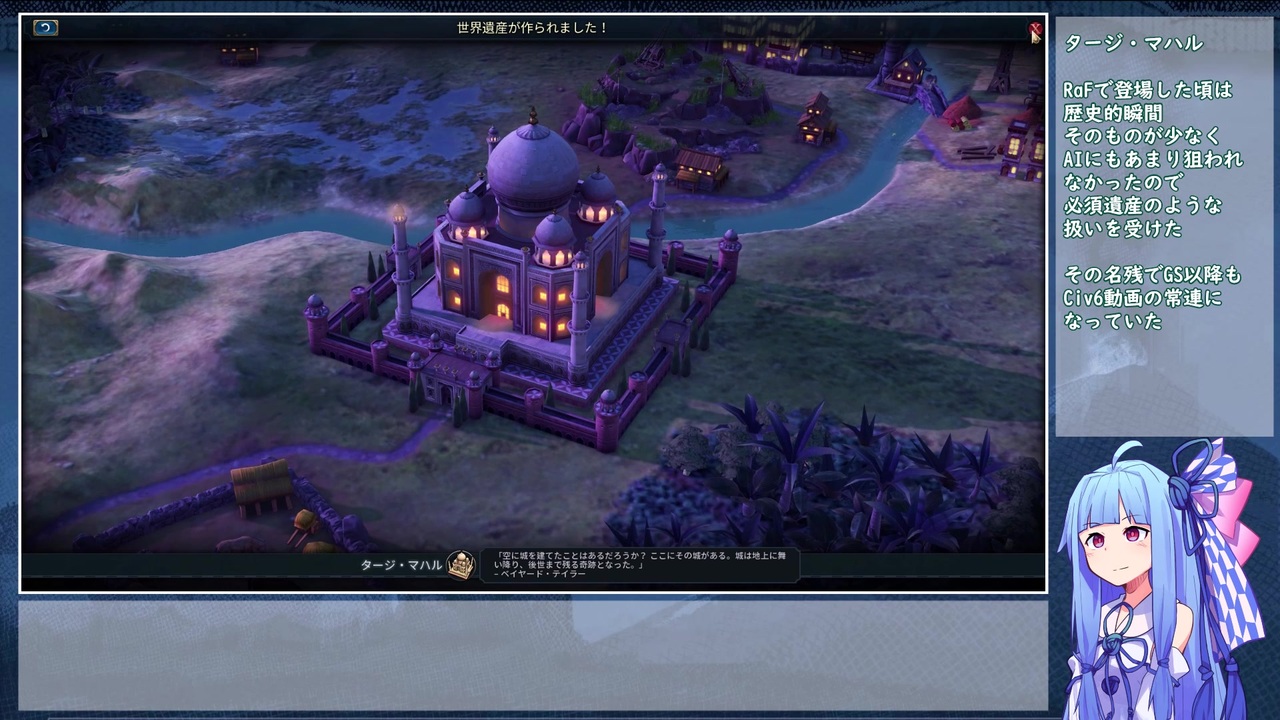Click the タージ・マハル name label

click(390, 564)
